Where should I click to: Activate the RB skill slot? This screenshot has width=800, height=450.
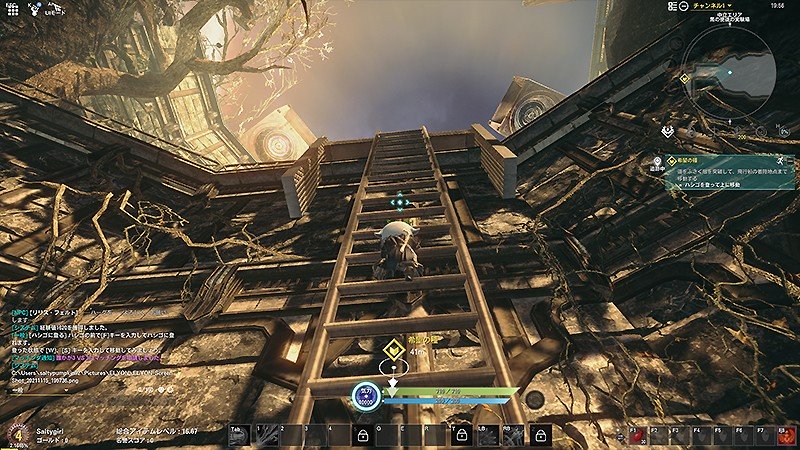coord(515,434)
